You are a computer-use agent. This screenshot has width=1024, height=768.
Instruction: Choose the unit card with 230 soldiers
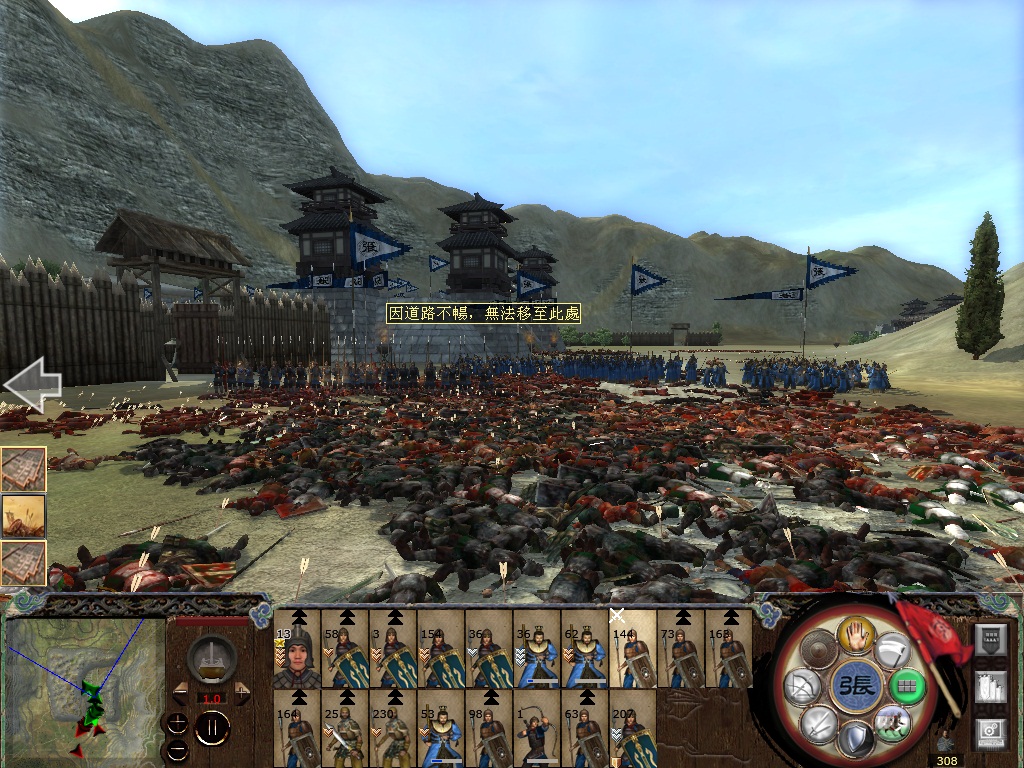tap(393, 730)
